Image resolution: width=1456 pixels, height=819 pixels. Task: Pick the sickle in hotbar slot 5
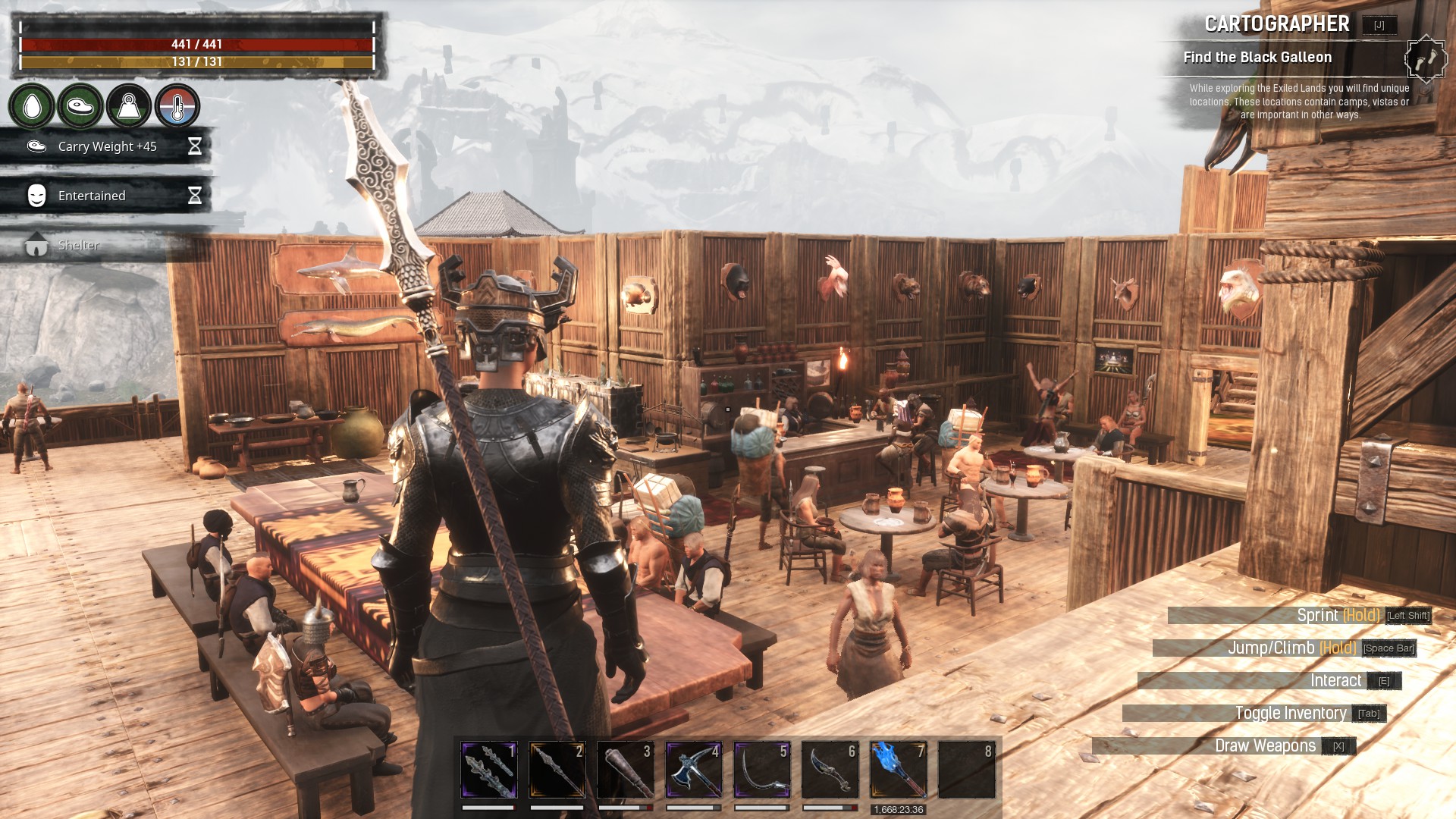(x=761, y=770)
